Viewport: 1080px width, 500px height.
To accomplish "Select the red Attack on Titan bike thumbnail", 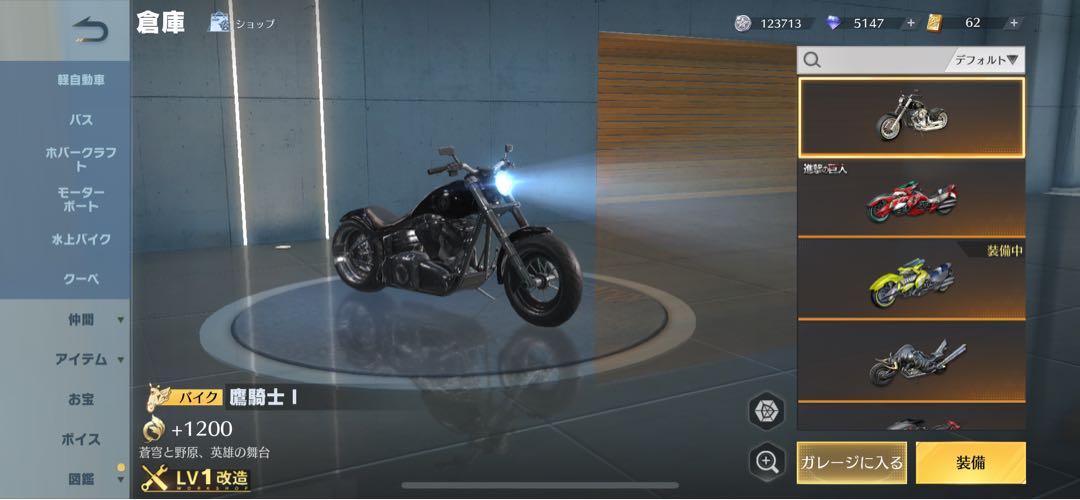I will click(x=911, y=197).
